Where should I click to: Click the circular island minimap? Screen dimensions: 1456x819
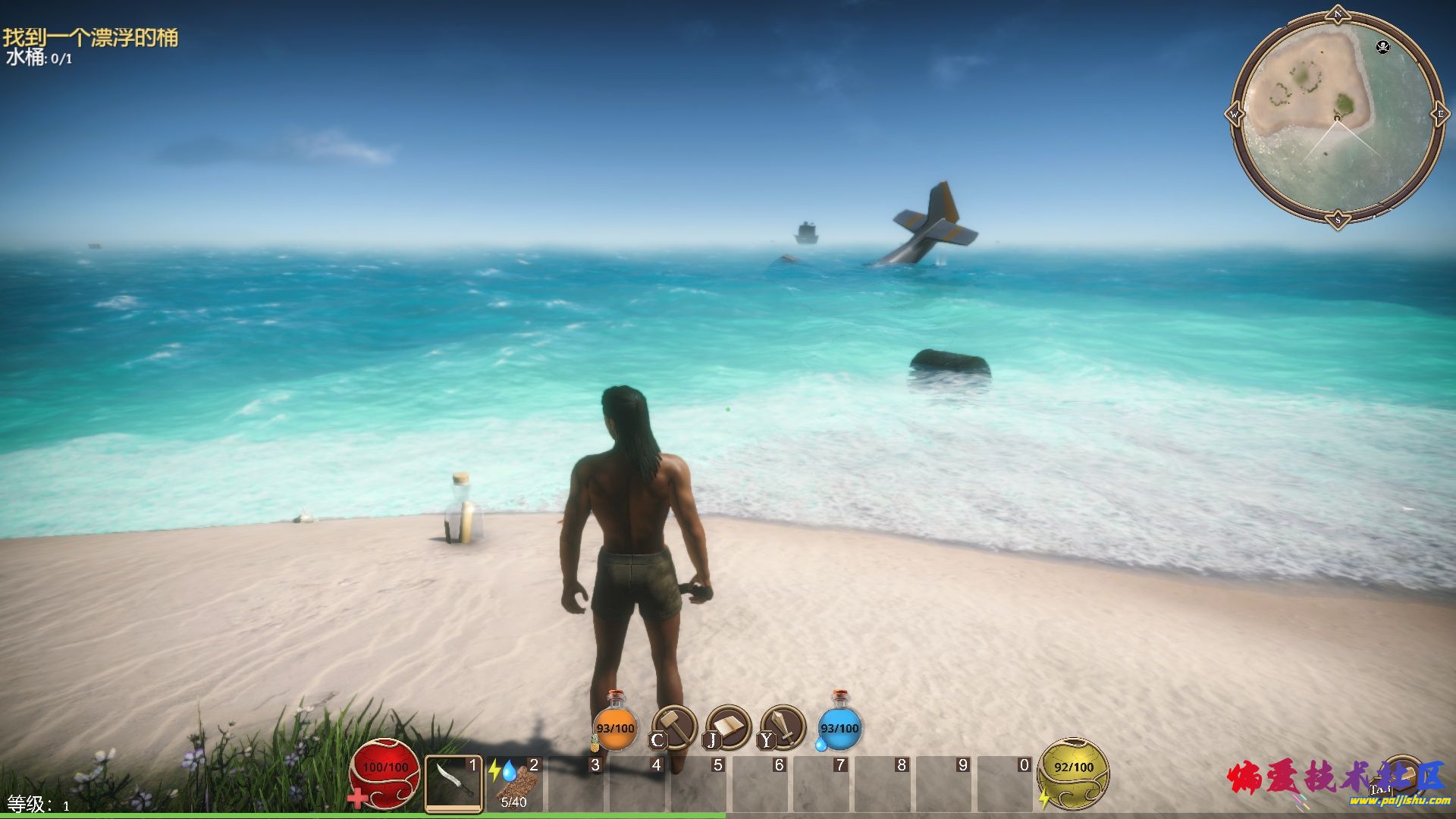click(x=1336, y=119)
